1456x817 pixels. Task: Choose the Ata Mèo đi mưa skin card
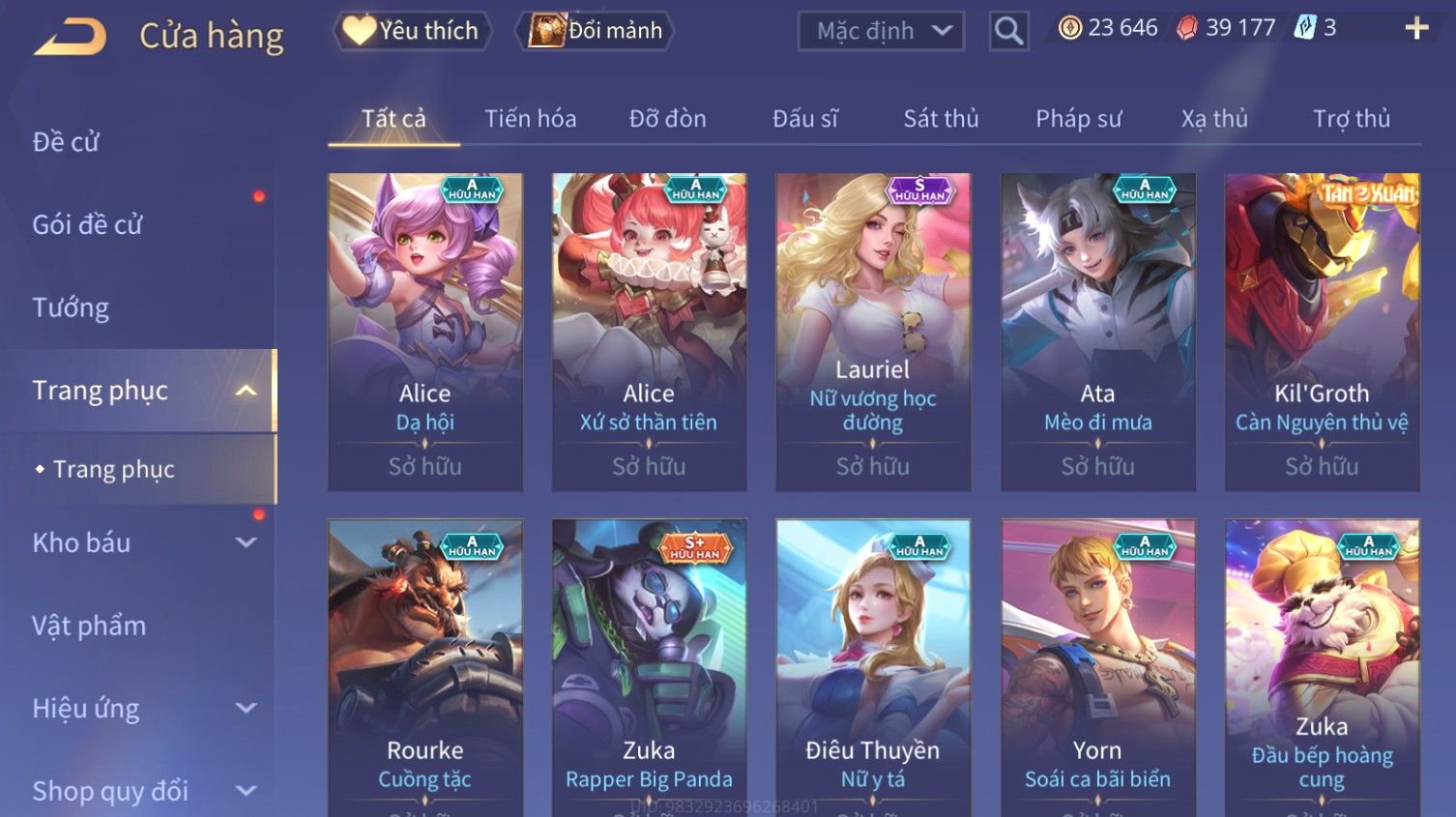[1097, 332]
